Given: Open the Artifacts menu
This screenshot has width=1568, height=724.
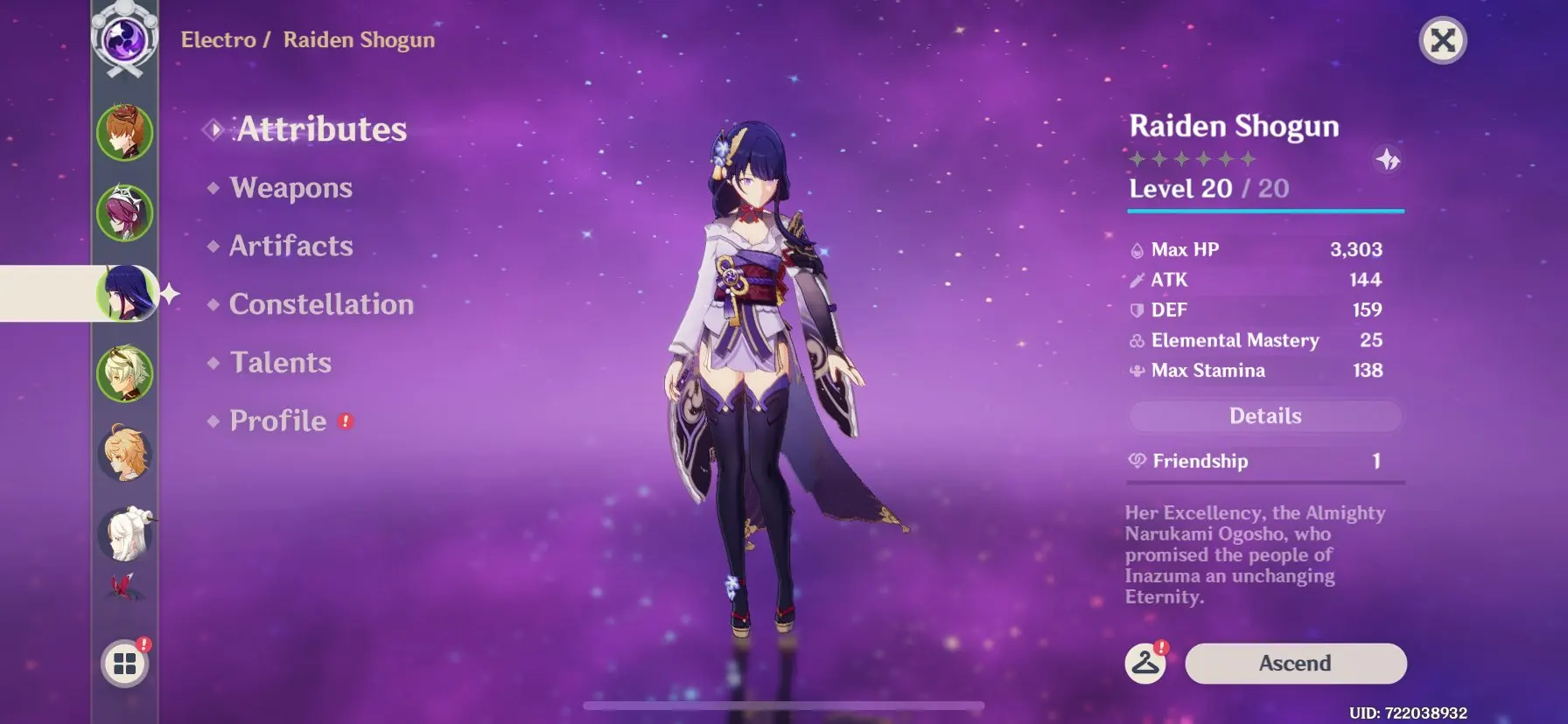Looking at the screenshot, I should pyautogui.click(x=290, y=247).
